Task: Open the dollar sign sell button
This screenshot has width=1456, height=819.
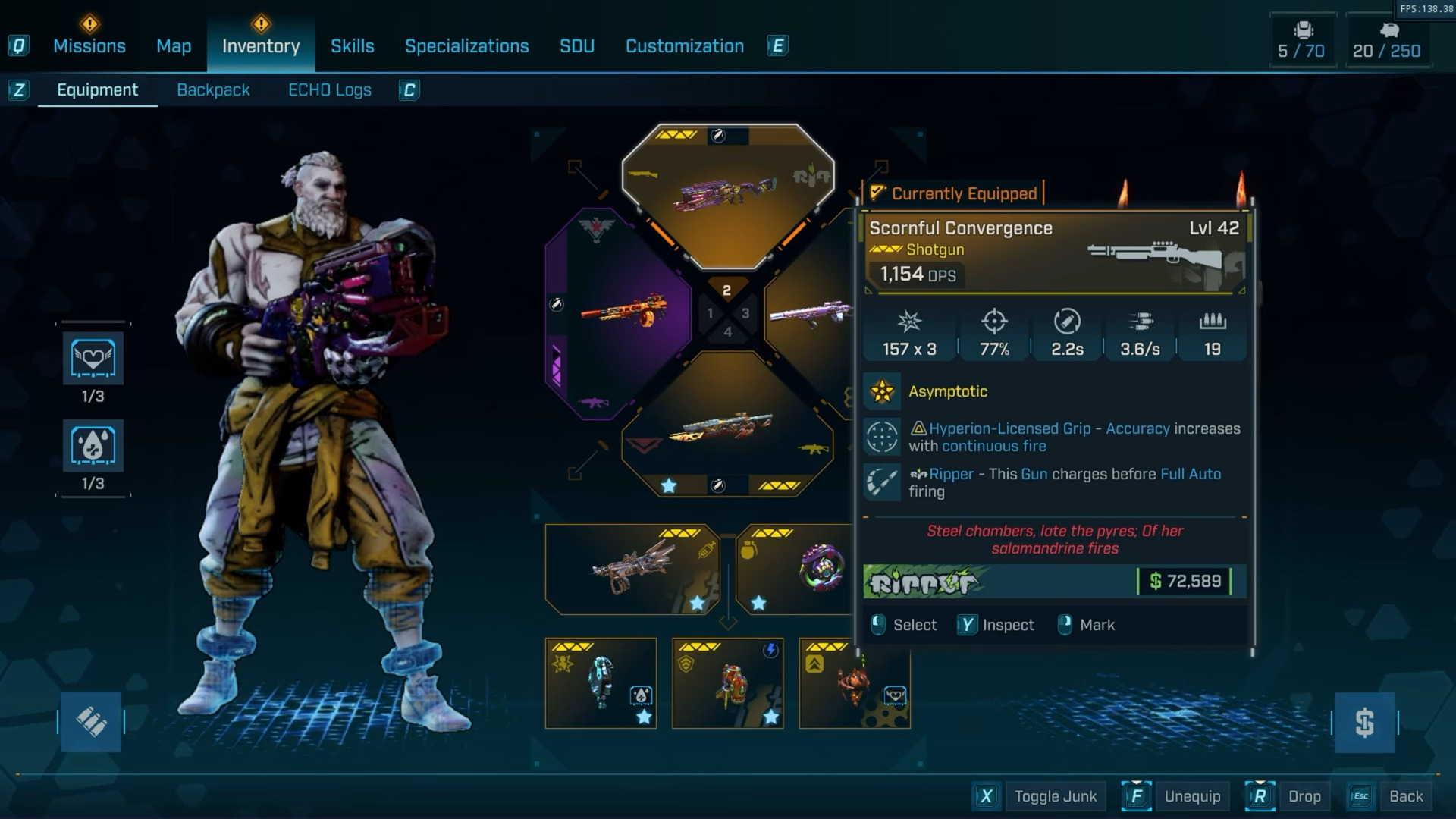Action: pyautogui.click(x=1364, y=722)
